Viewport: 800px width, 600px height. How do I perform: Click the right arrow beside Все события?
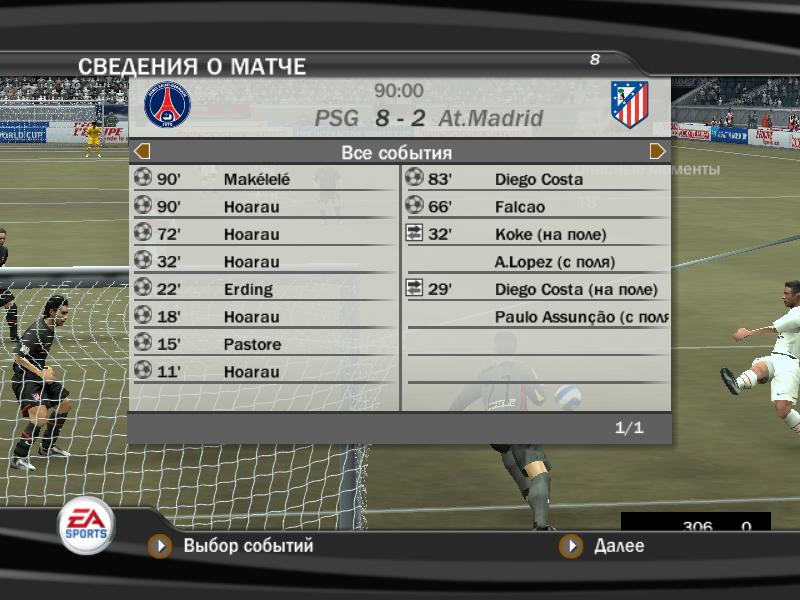pos(658,152)
